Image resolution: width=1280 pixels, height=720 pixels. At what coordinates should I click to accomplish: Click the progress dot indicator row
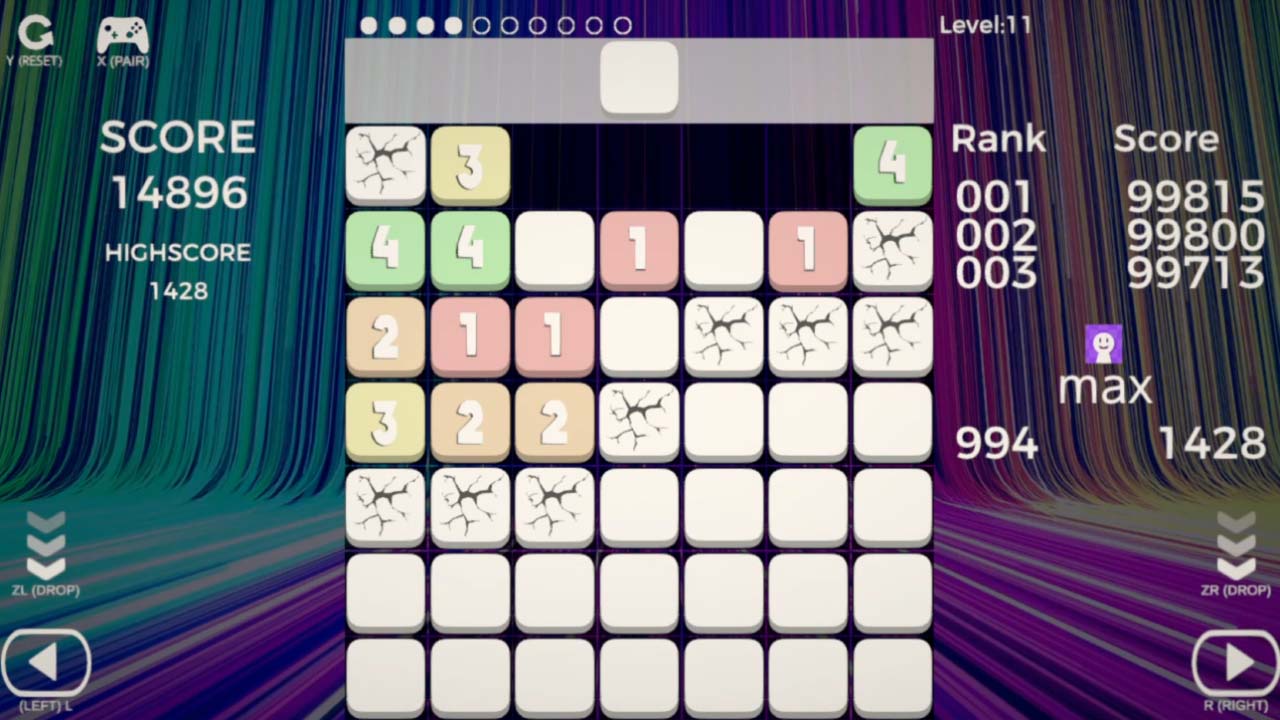click(495, 25)
